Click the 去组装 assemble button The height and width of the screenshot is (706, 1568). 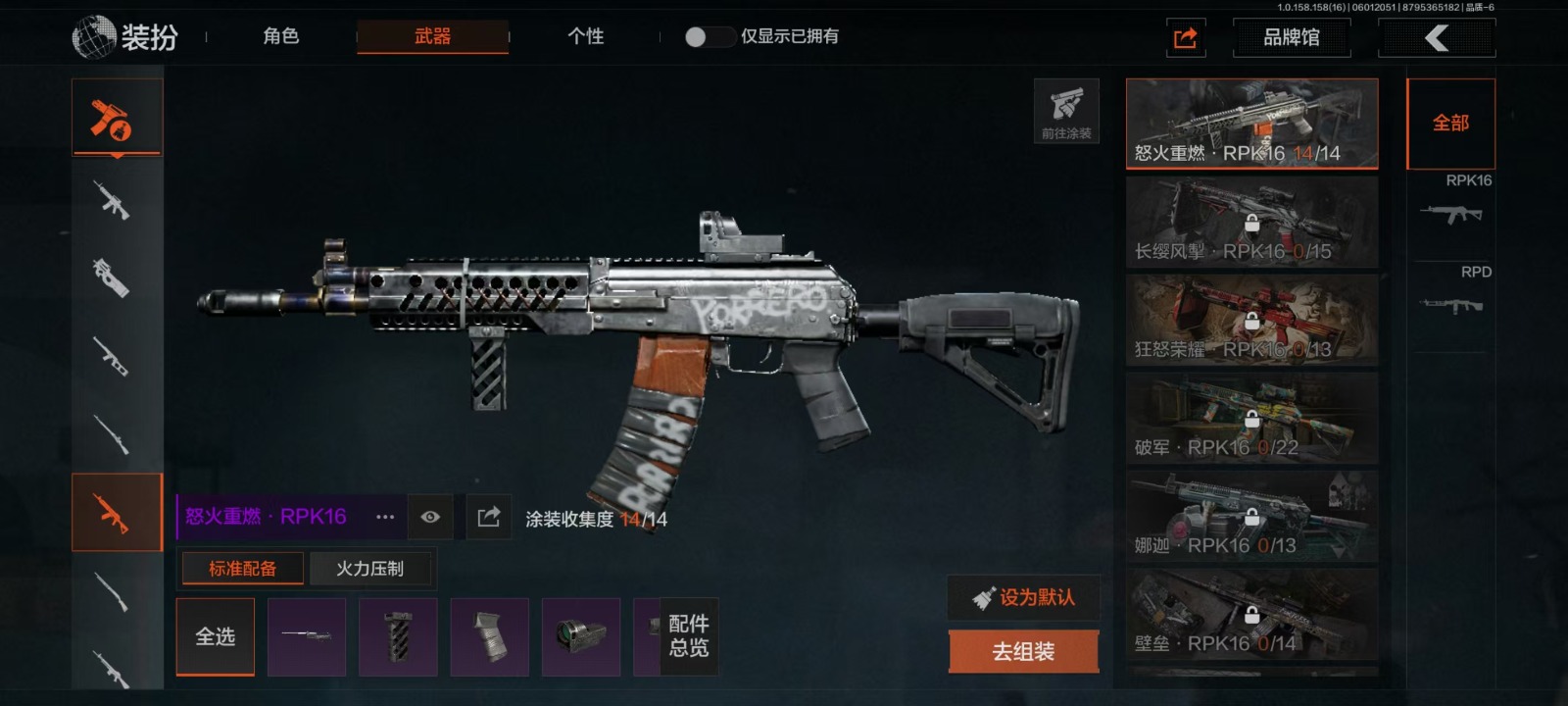click(x=1024, y=651)
